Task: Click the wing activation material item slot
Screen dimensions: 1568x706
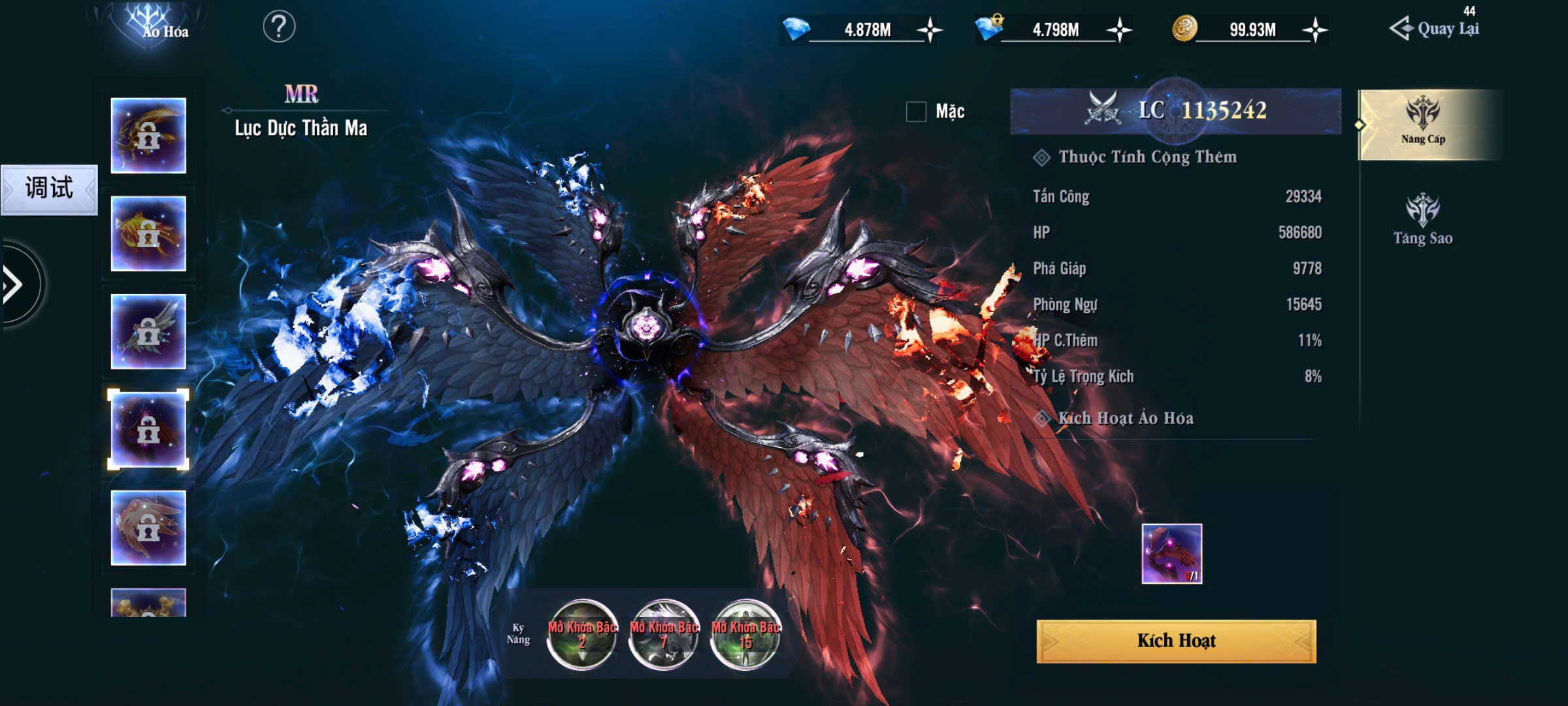Action: coord(1171,553)
